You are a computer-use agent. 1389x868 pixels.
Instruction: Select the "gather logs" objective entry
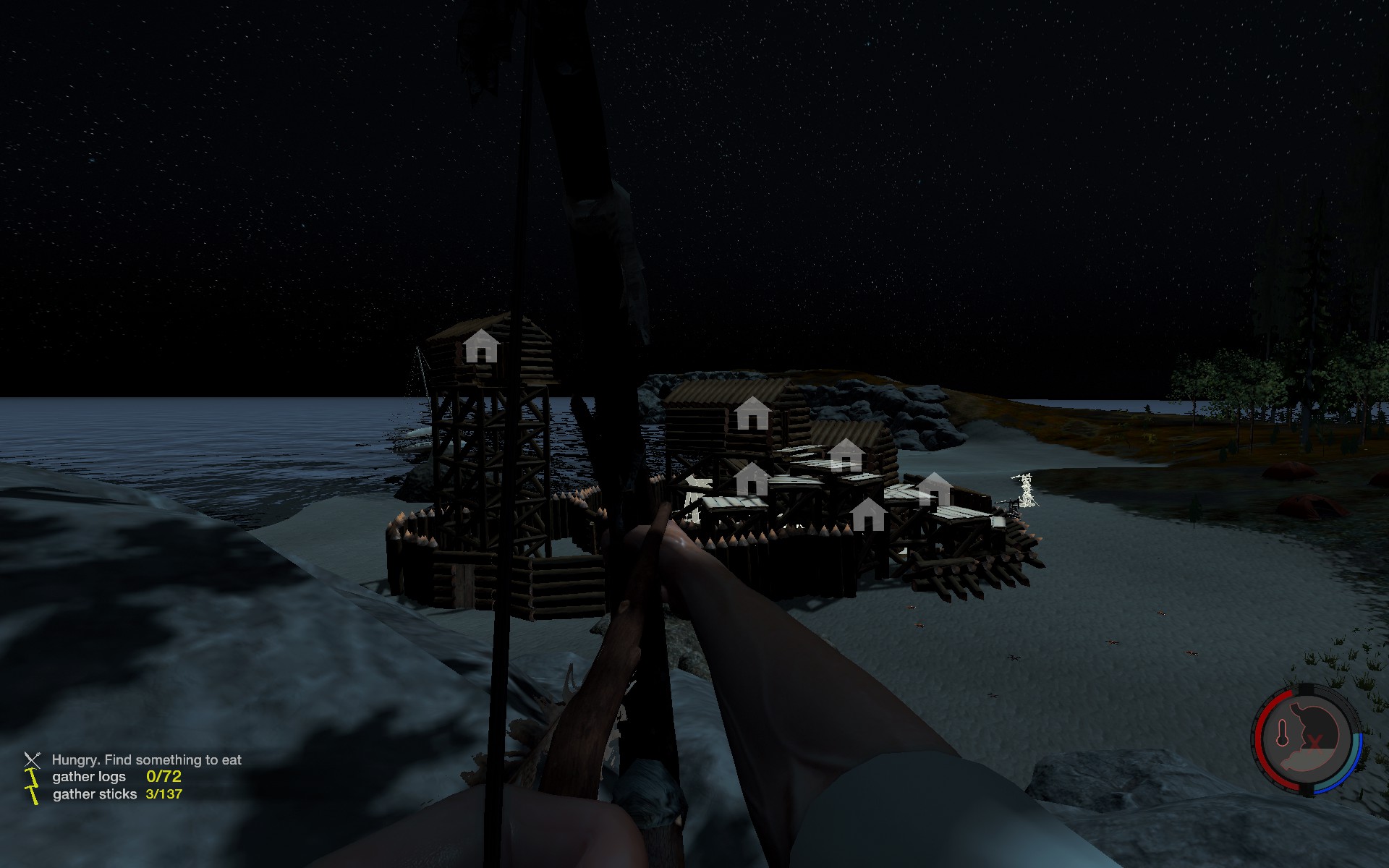click(x=89, y=777)
